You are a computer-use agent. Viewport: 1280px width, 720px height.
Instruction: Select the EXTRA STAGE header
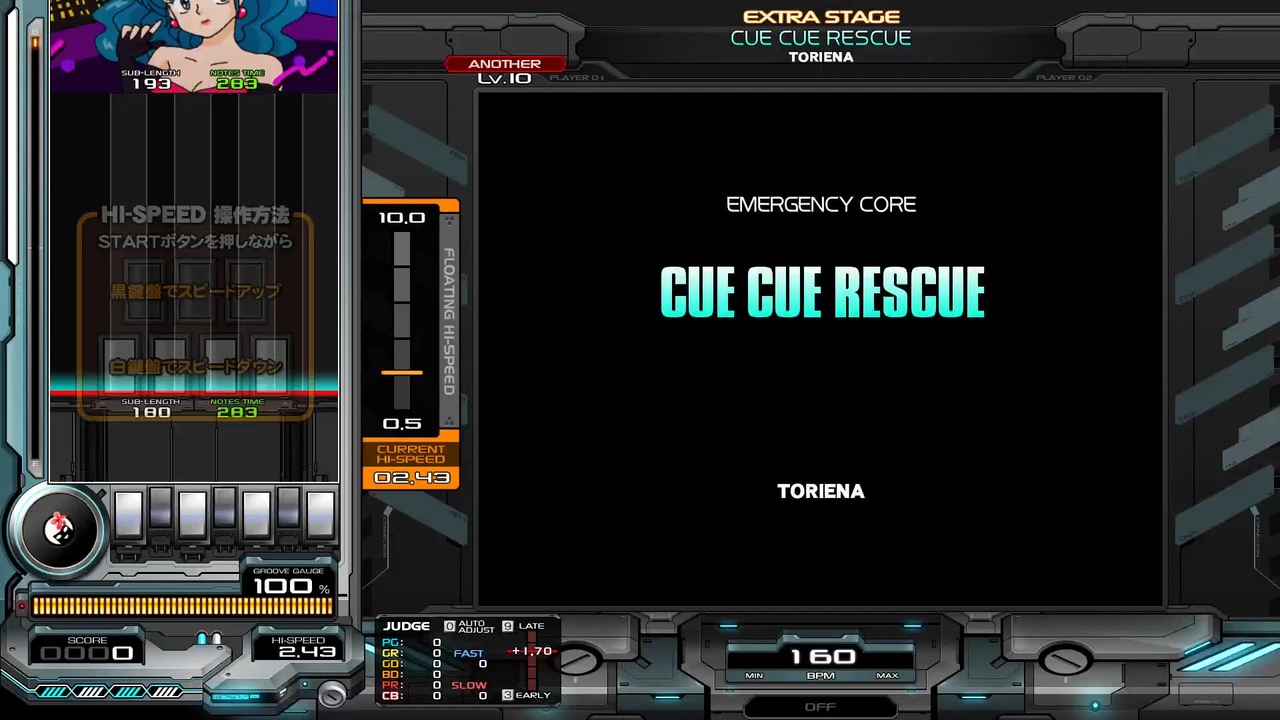point(820,16)
